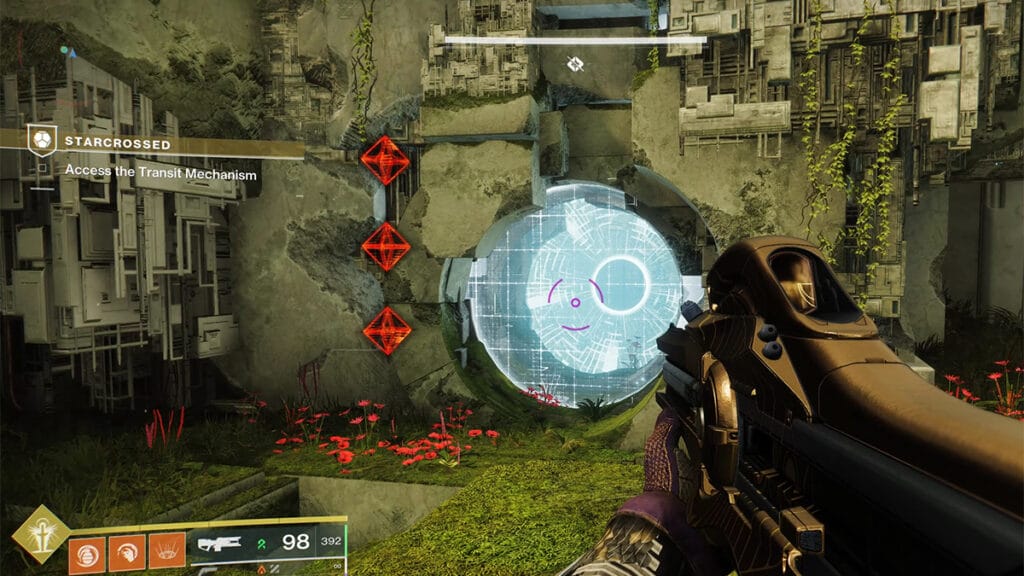Choose the melee ability icon
Image resolution: width=1024 pixels, height=576 pixels.
[126, 553]
